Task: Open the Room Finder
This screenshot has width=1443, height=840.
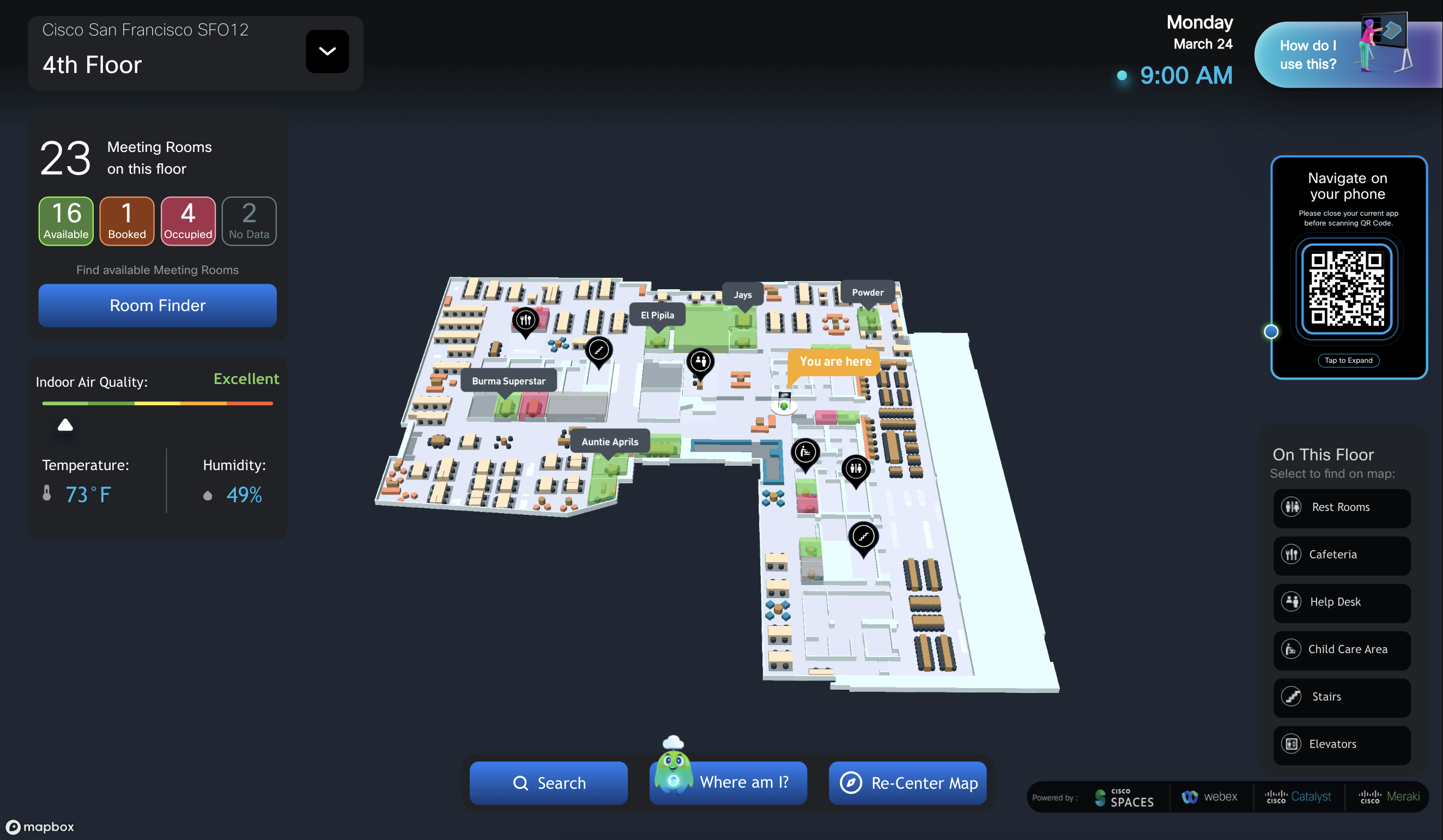Action: pyautogui.click(x=157, y=305)
